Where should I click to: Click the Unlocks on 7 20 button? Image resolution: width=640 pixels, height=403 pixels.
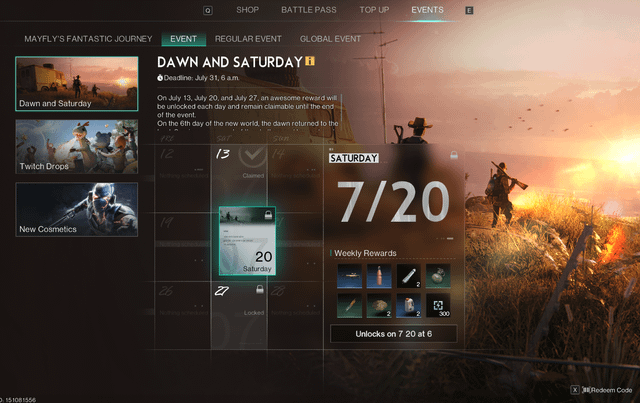[x=393, y=333]
